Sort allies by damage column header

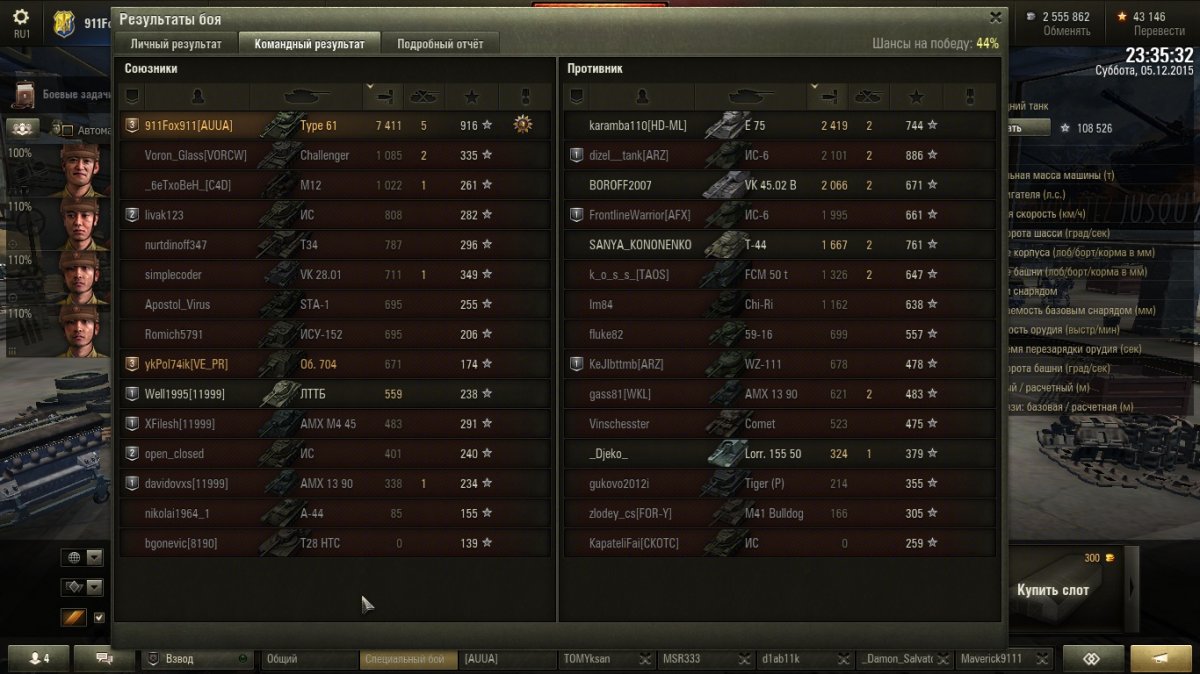(384, 96)
